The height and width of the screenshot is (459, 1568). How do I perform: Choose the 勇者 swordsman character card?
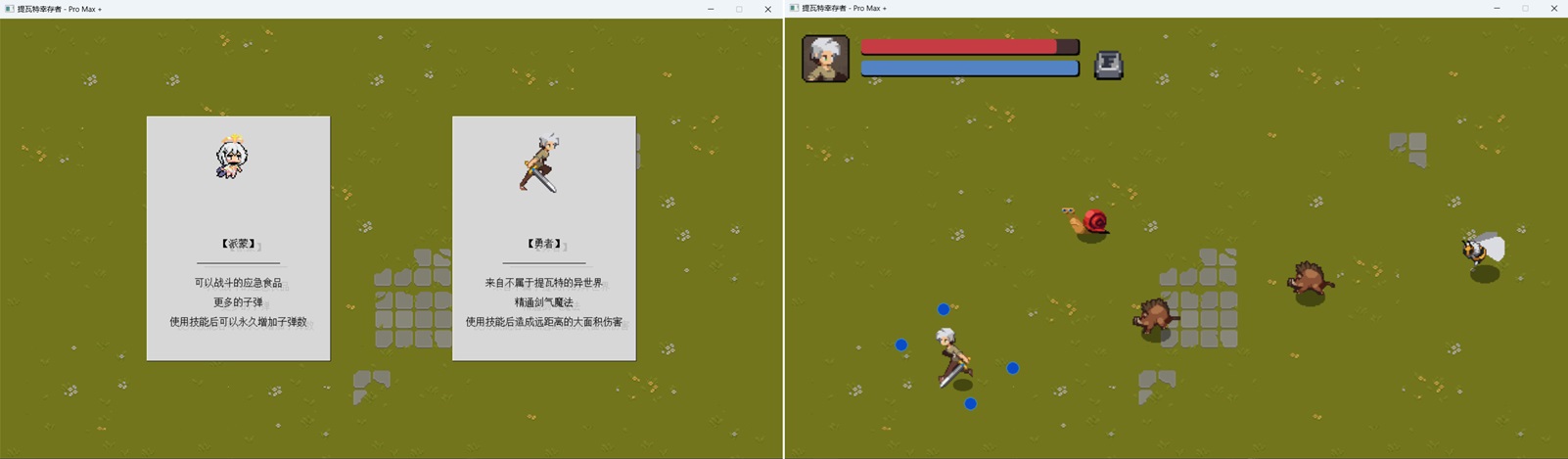pyautogui.click(x=543, y=238)
